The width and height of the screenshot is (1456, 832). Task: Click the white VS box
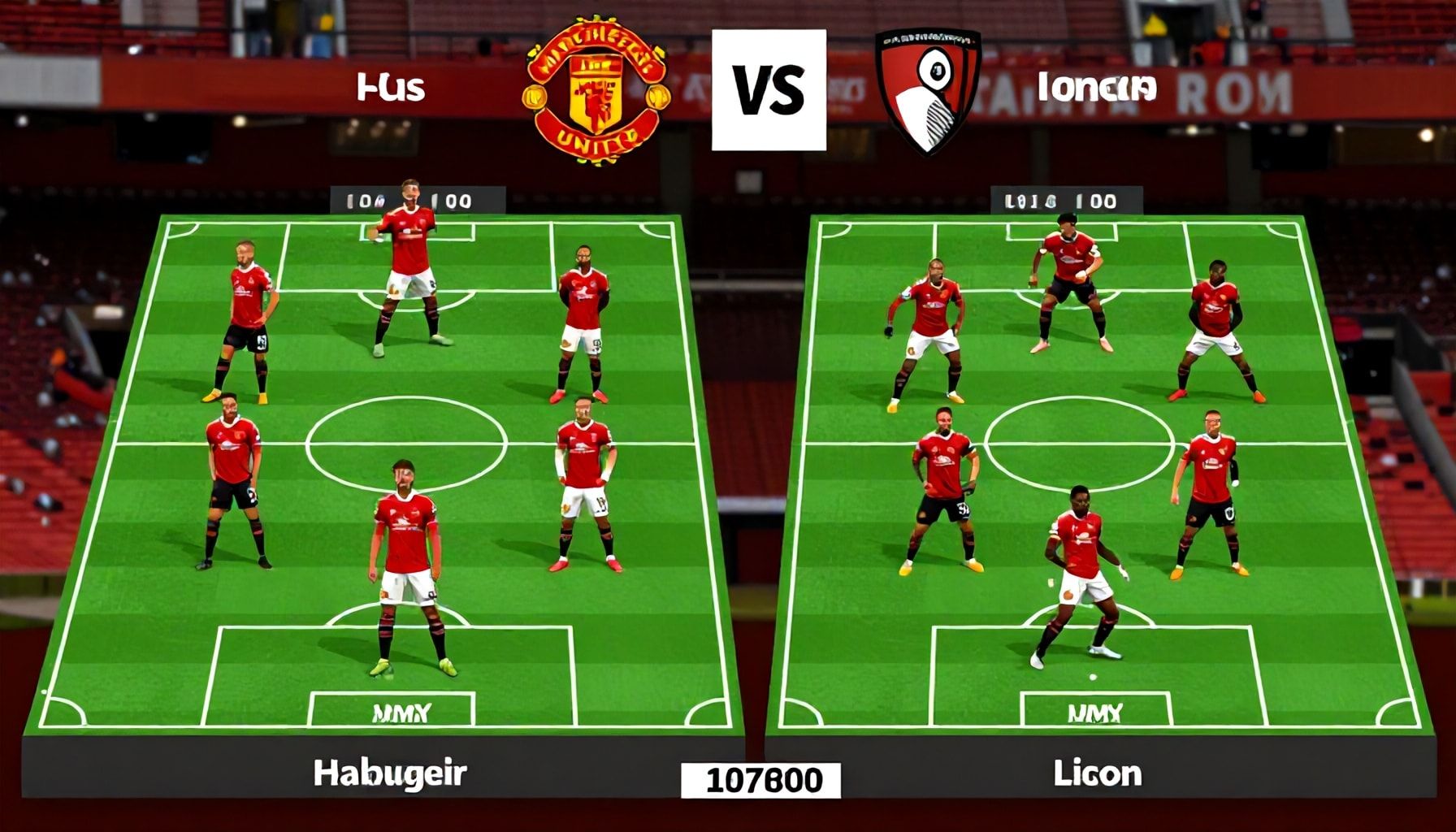768,90
